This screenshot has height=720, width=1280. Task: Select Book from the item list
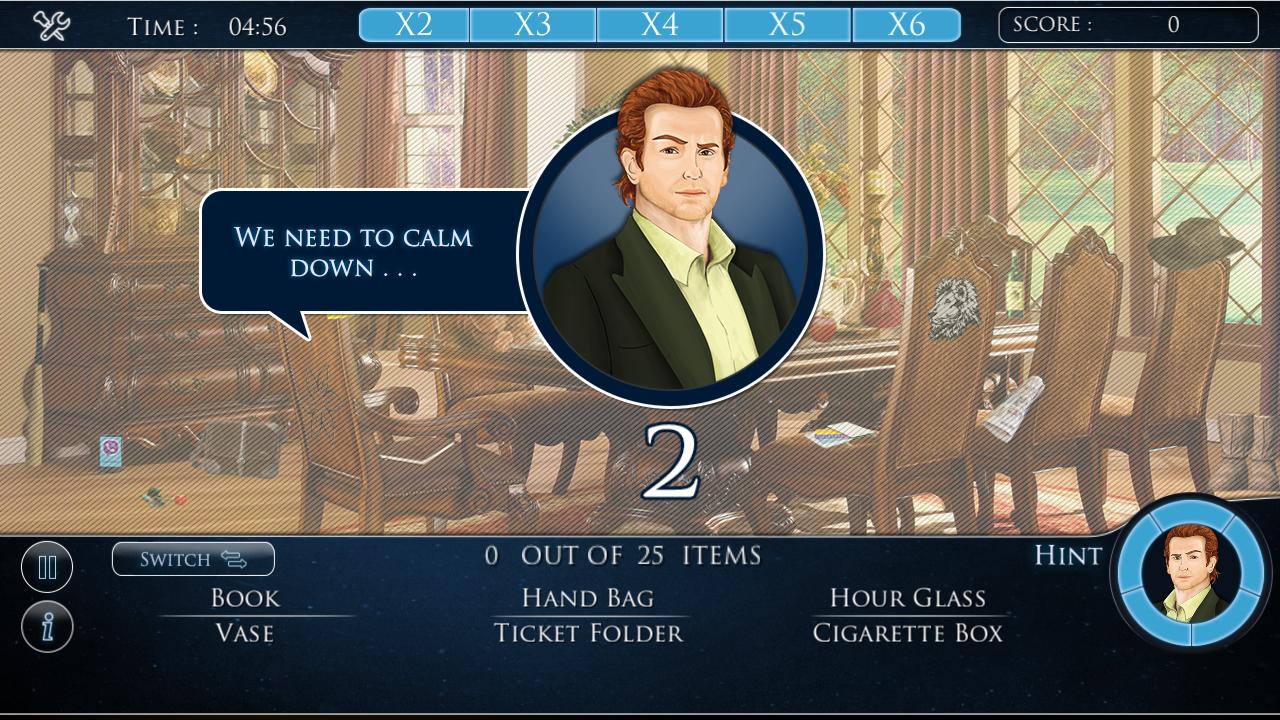pos(244,598)
